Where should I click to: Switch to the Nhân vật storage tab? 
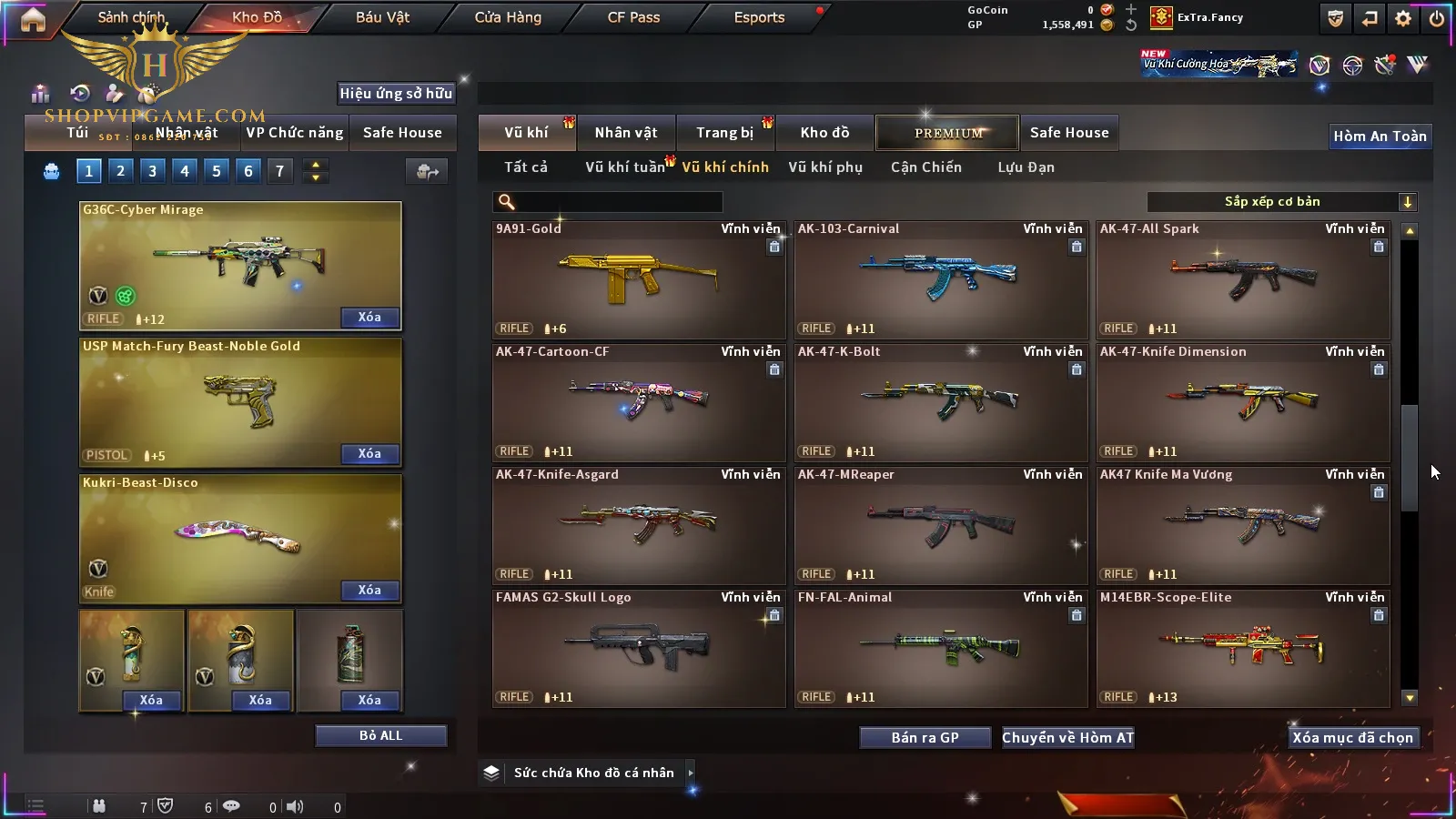[626, 133]
